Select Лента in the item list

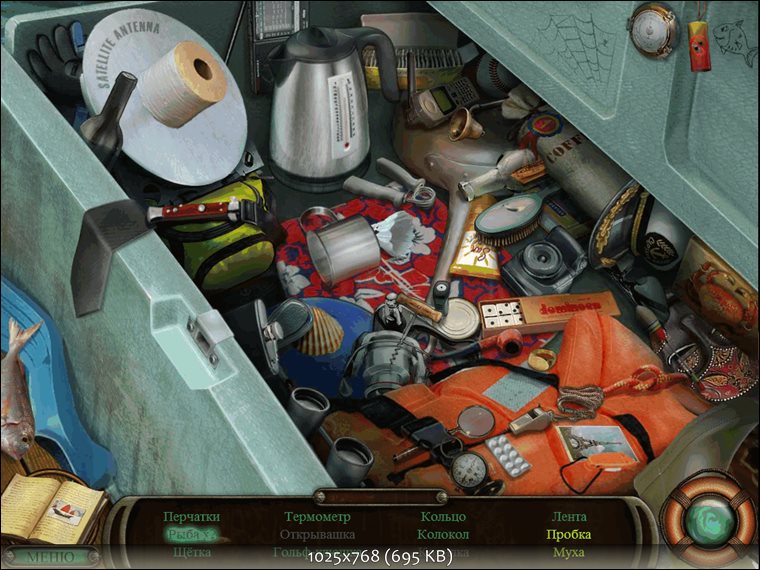coord(569,517)
